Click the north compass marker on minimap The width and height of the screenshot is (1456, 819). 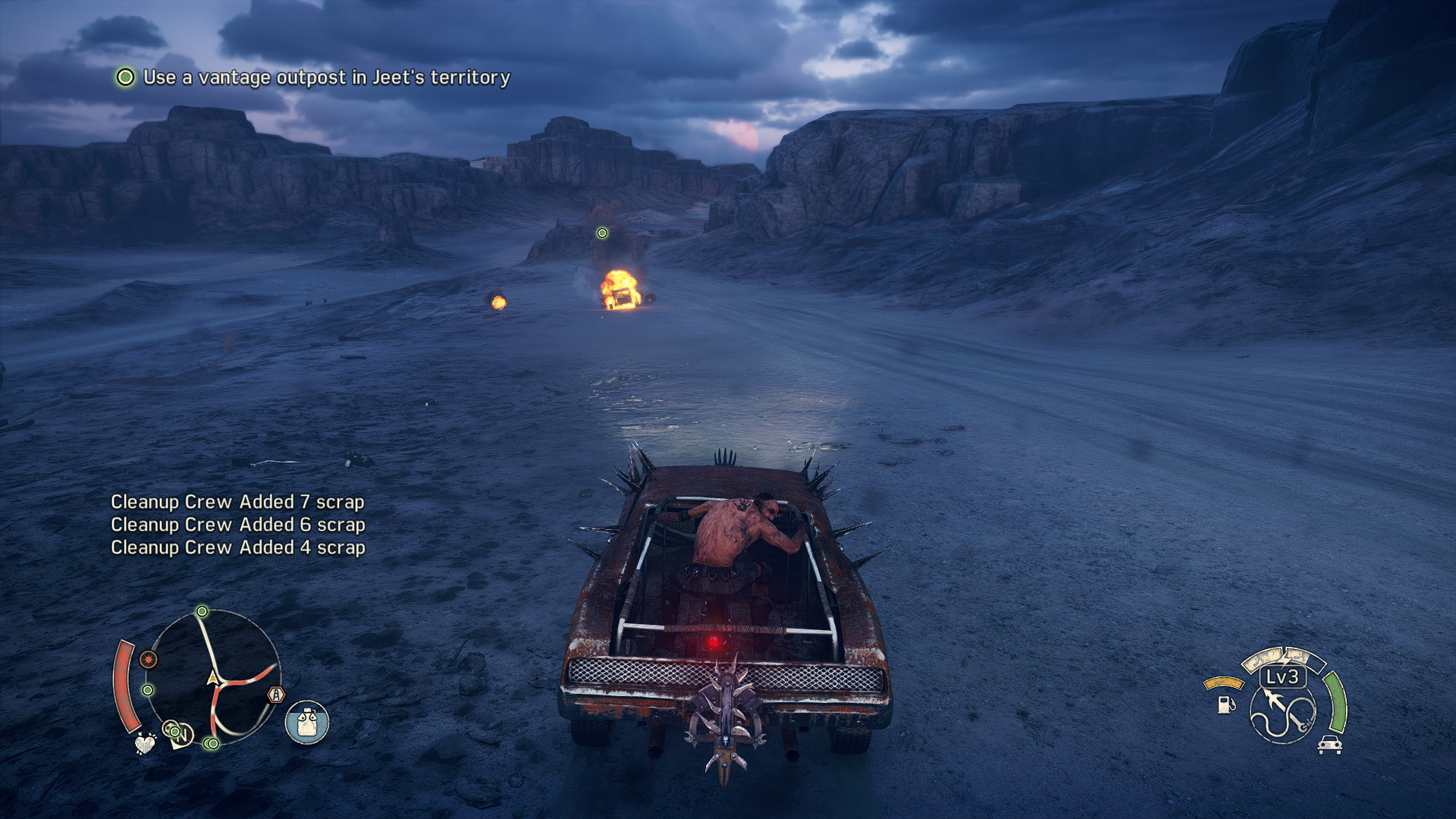(x=182, y=735)
